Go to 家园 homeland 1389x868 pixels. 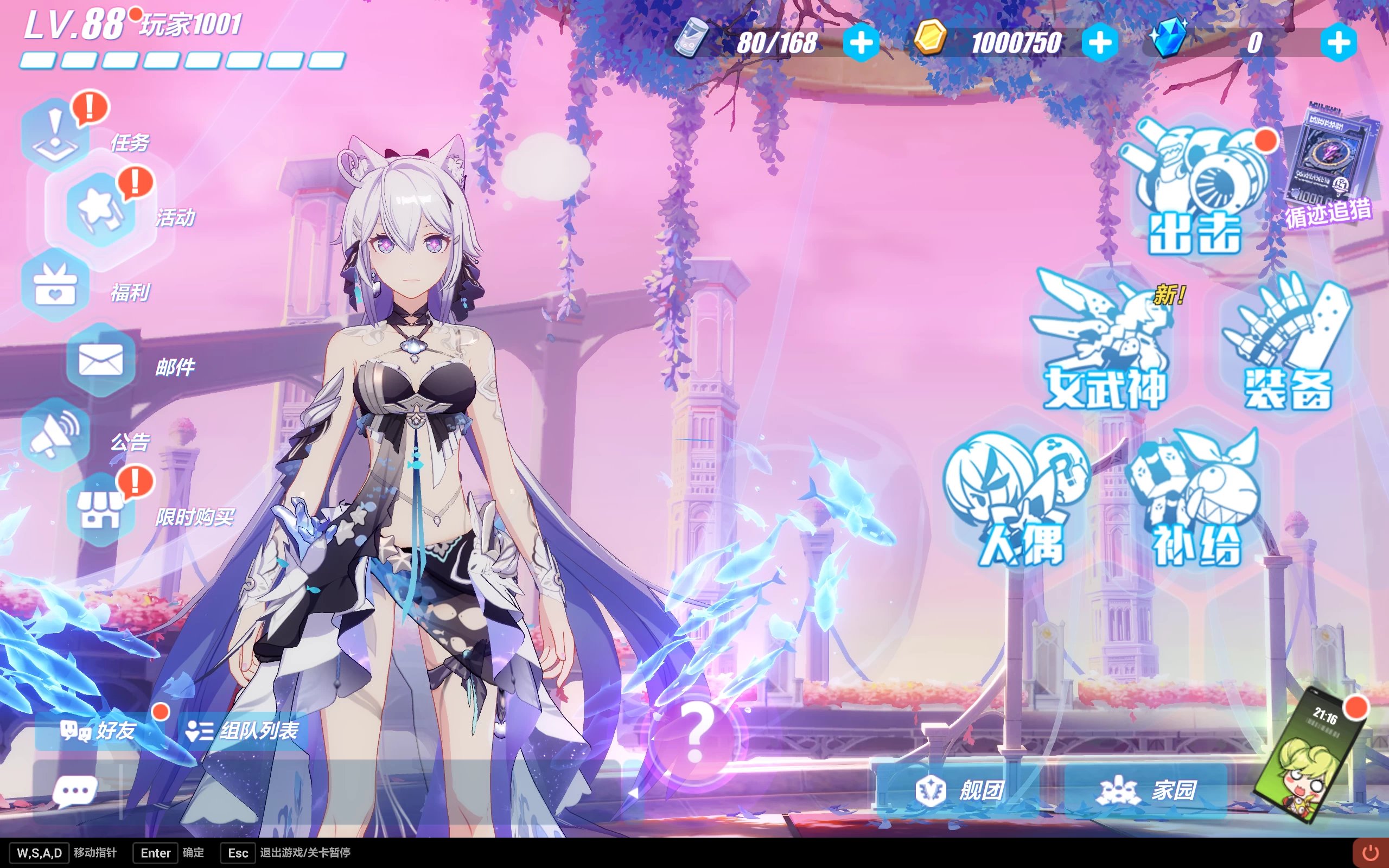1146,790
